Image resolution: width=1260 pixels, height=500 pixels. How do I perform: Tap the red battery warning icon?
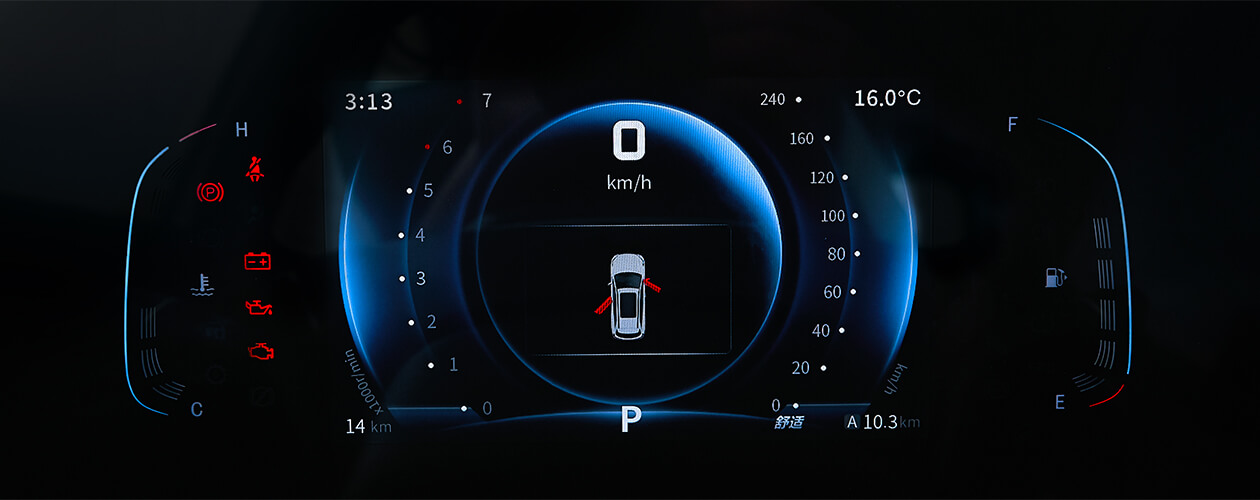click(258, 261)
